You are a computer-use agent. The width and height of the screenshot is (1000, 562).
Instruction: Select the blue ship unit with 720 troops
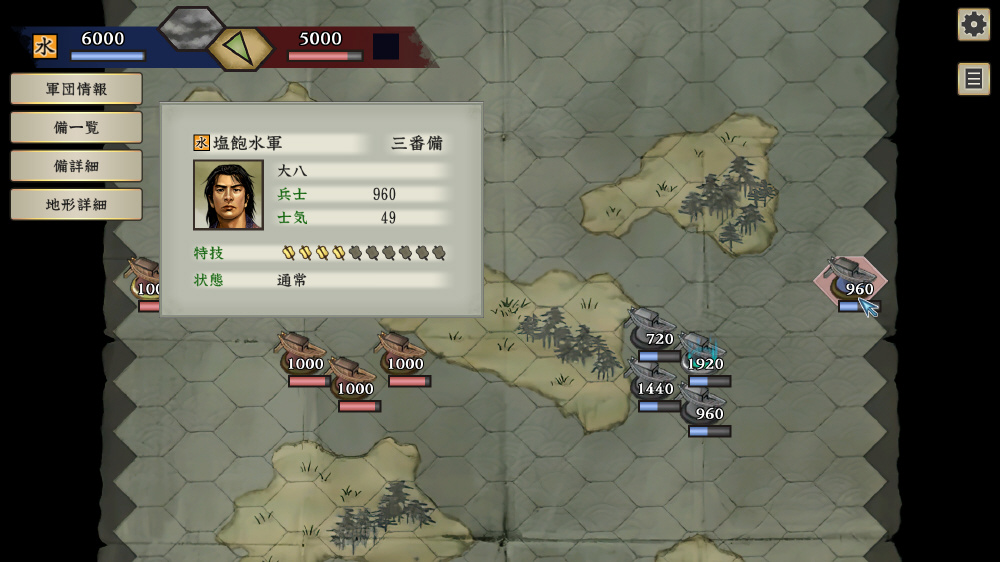tap(651, 330)
